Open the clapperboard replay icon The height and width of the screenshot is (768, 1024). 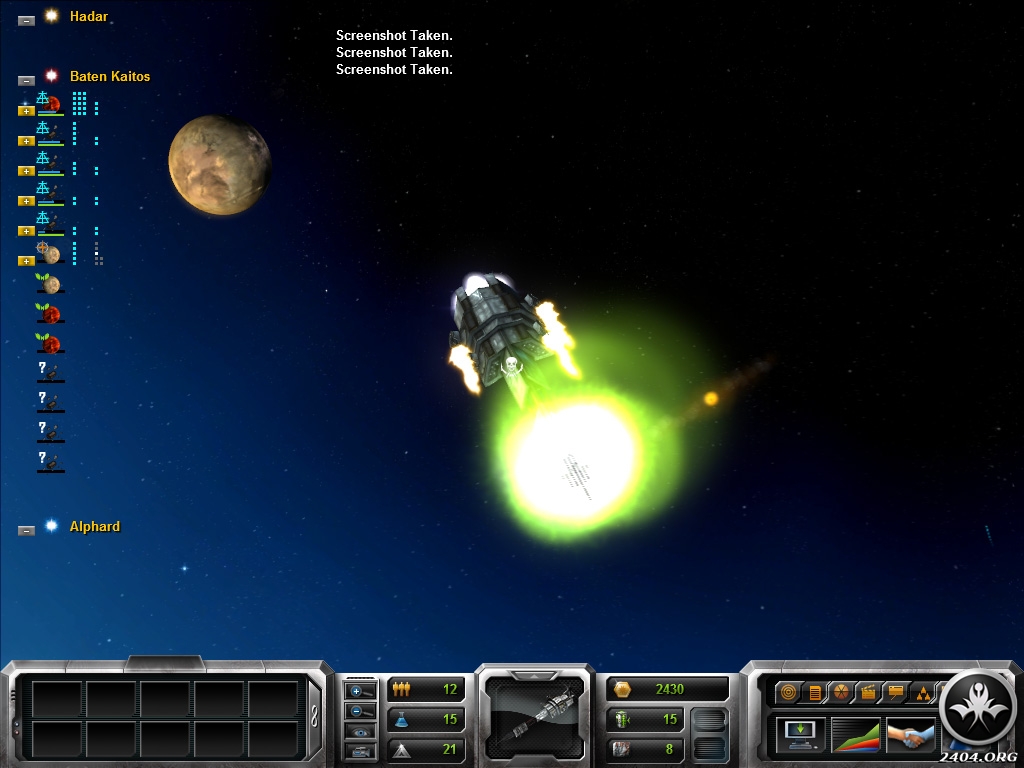[x=867, y=691]
